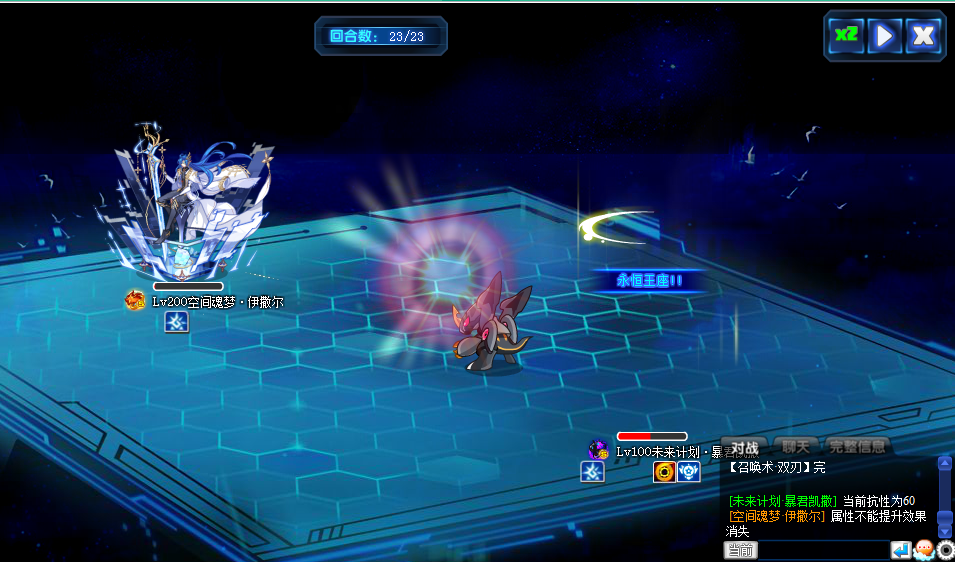Inspect the blue star status icon below Lv100 pet's dark attribute icon

593,472
